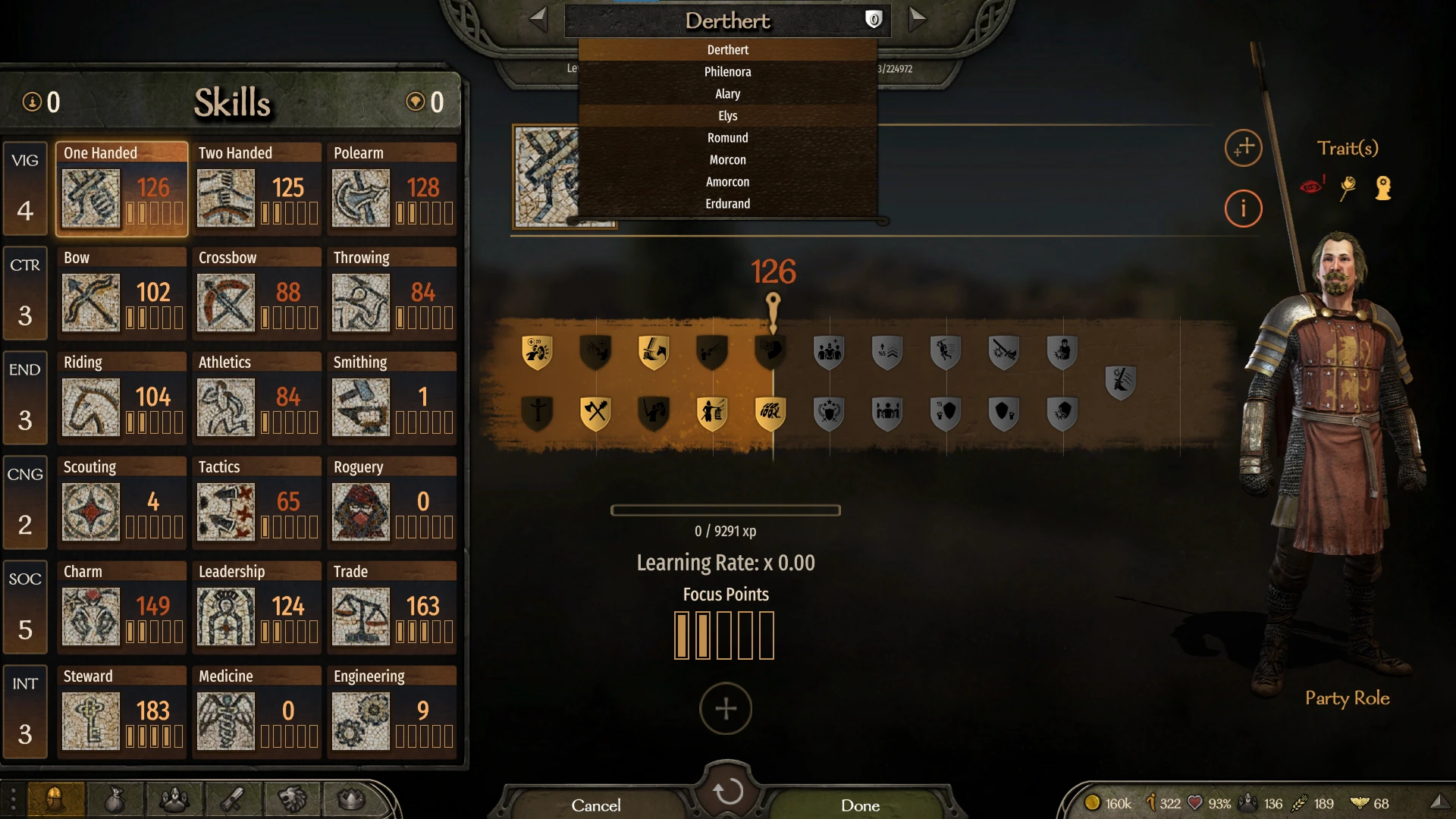Select Elys from the character list
Screen dimensions: 1456x819
[727, 115]
